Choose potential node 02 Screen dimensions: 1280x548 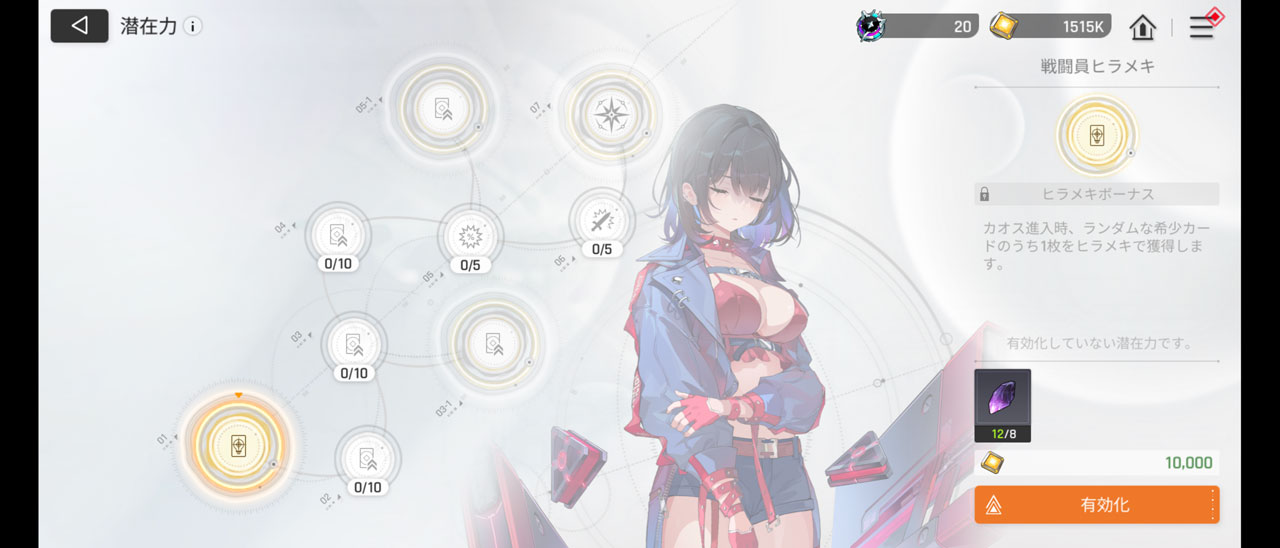(x=367, y=459)
